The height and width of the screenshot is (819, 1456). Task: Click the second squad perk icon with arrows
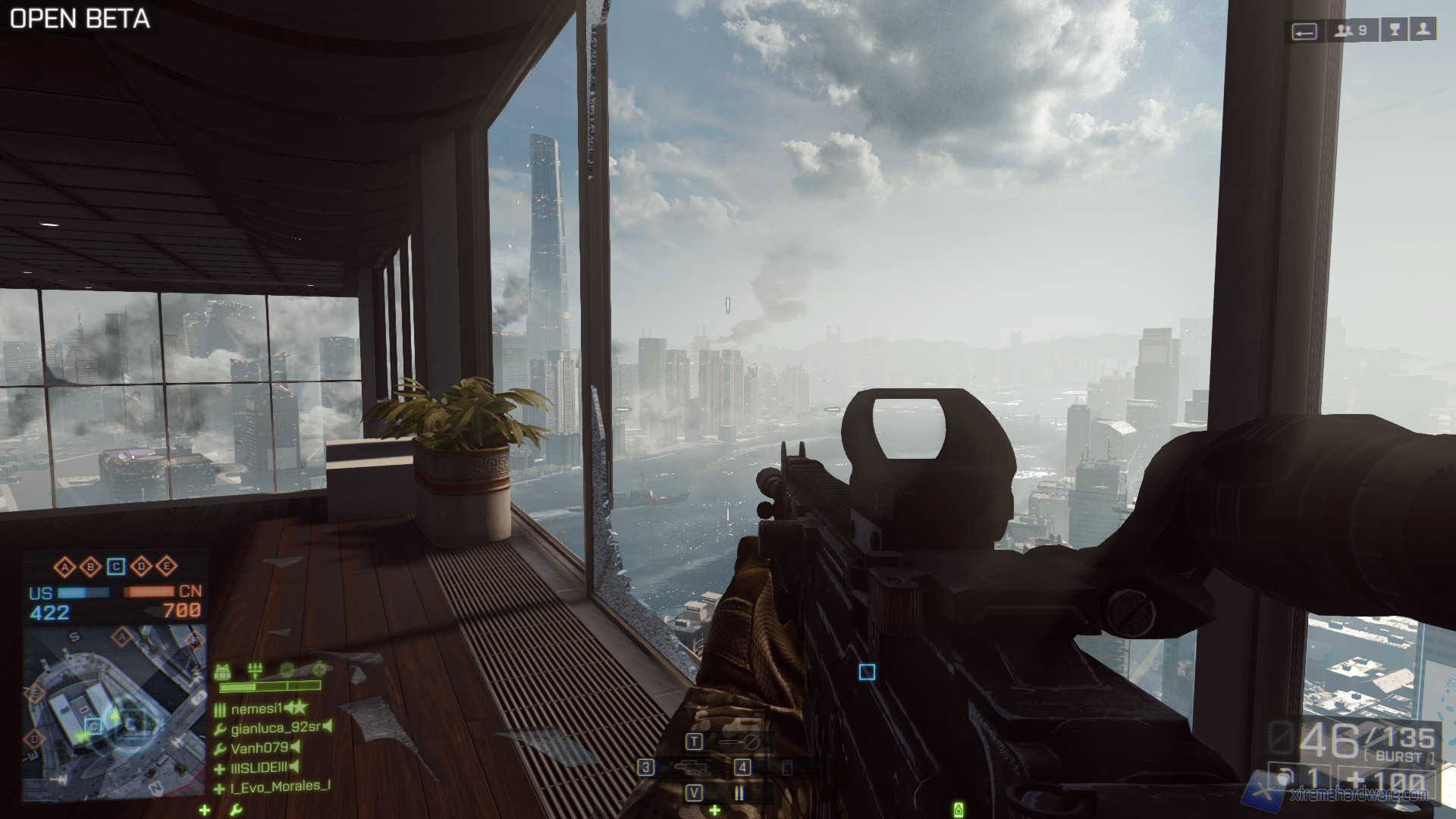[255, 670]
